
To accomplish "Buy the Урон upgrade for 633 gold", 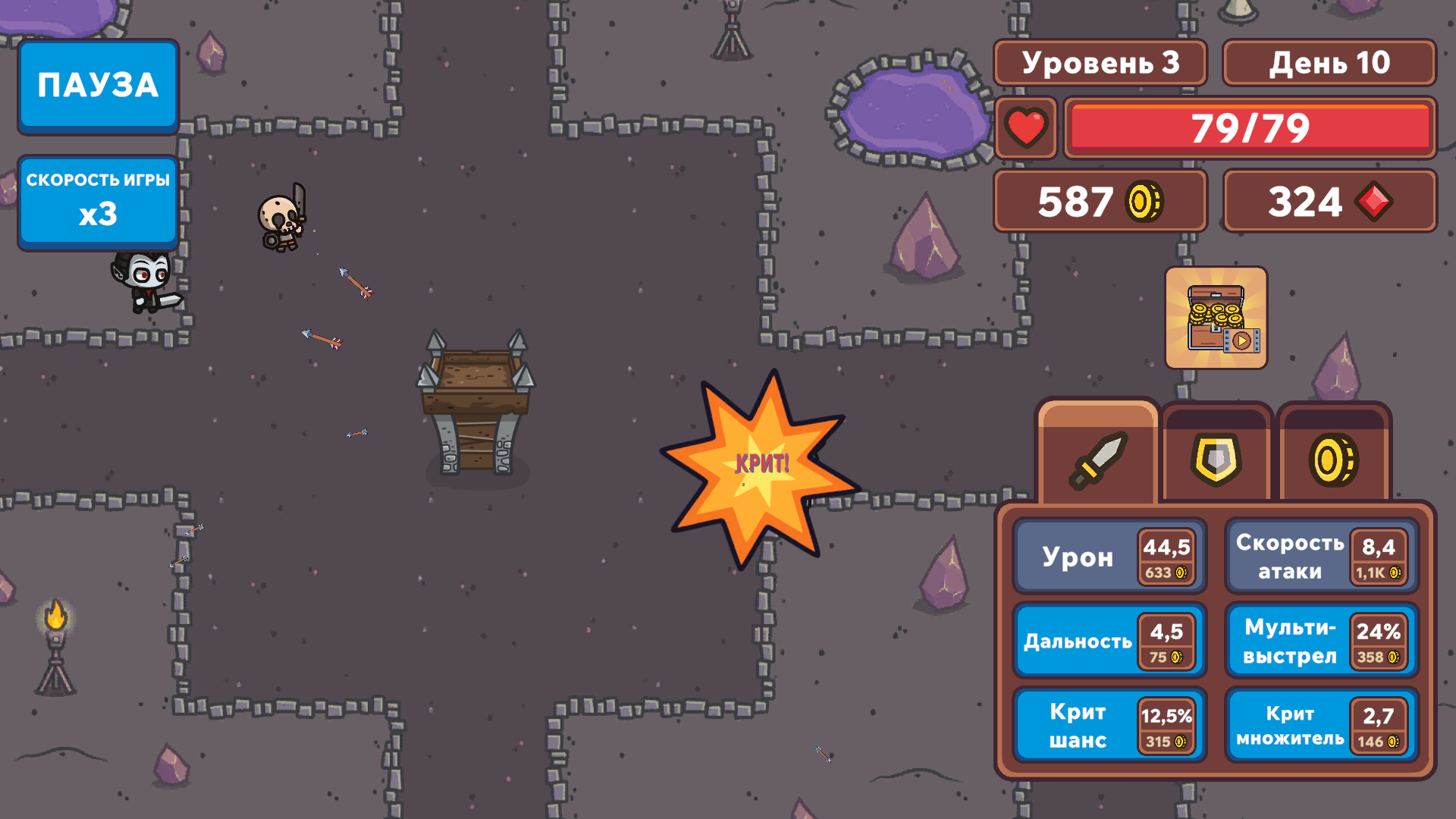I will 1109,556.
